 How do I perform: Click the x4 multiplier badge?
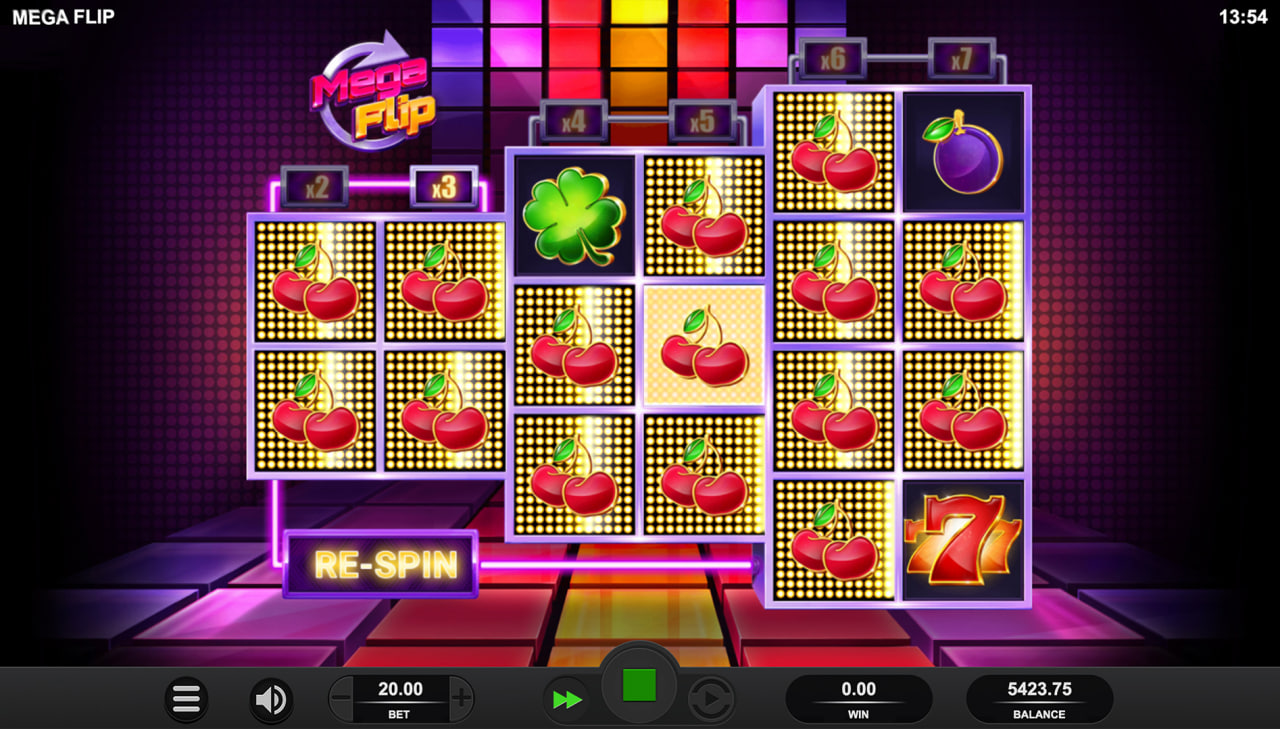click(572, 121)
